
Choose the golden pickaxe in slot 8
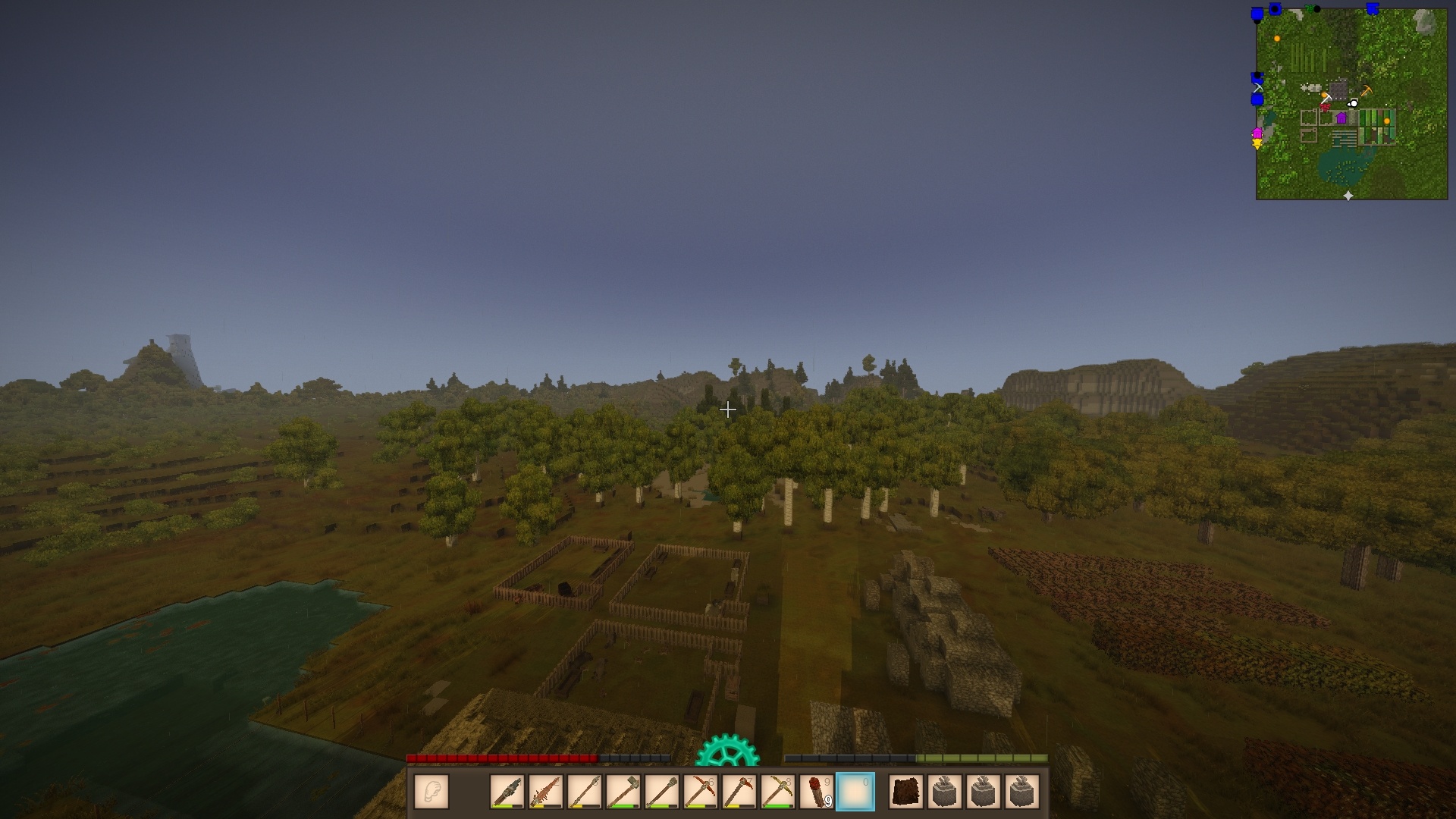click(778, 792)
